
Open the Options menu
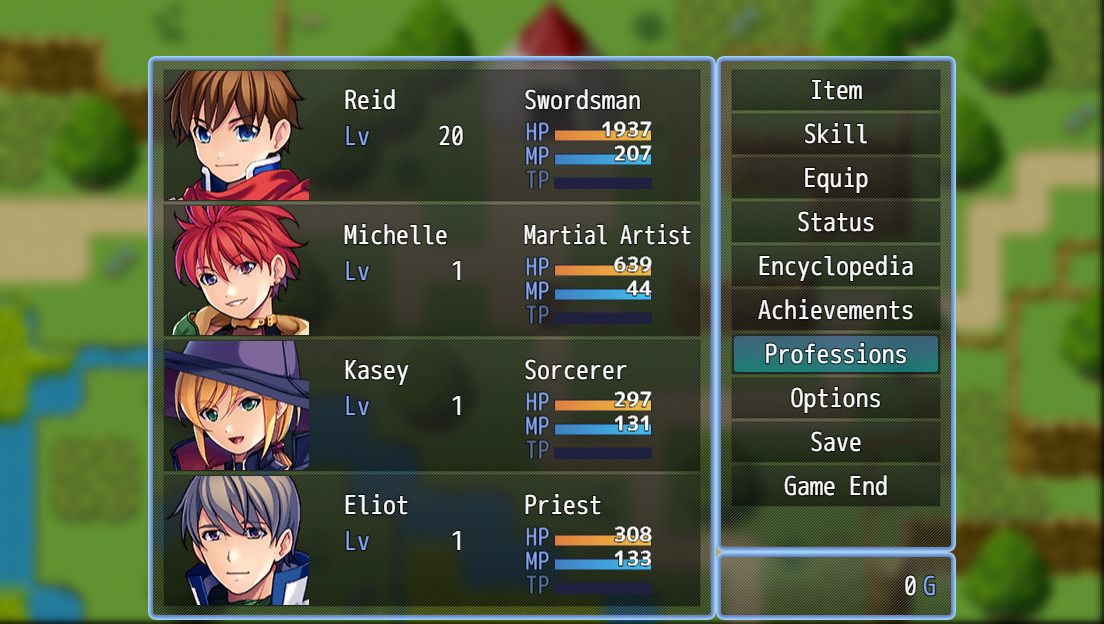pyautogui.click(x=835, y=399)
